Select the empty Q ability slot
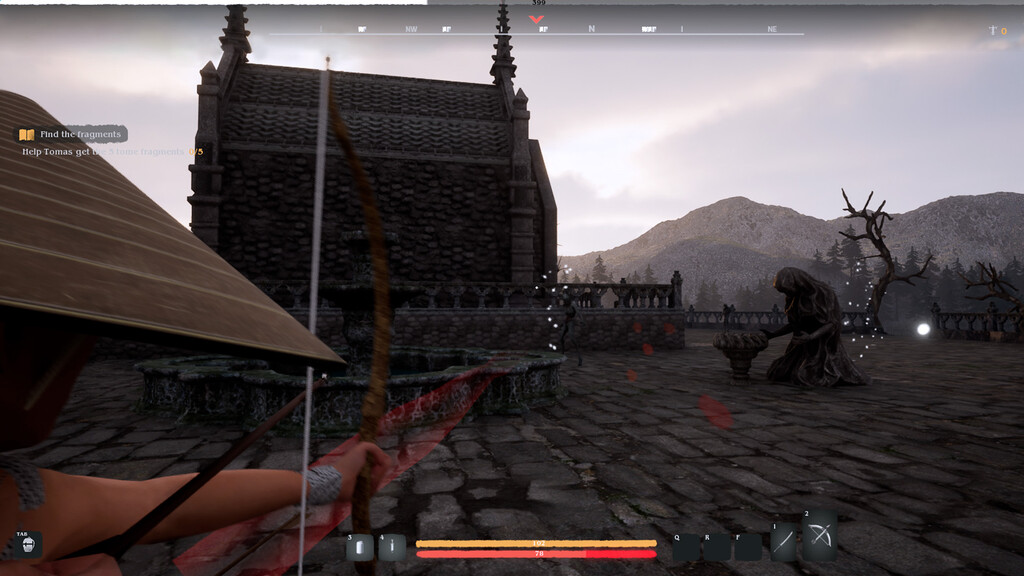Image resolution: width=1024 pixels, height=576 pixels. click(x=686, y=547)
